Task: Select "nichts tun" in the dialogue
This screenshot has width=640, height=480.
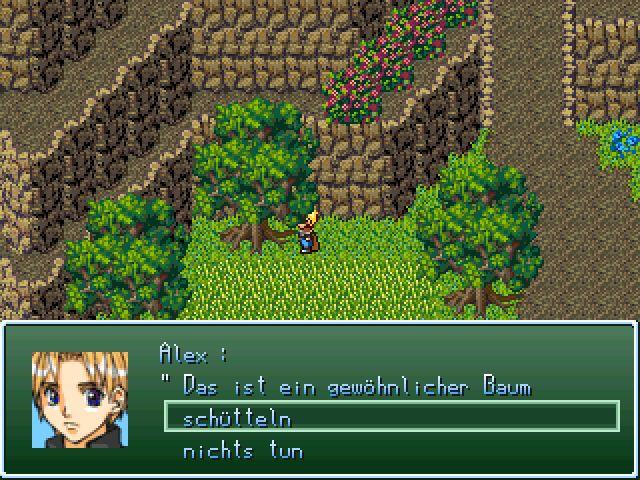Action: click(243, 451)
